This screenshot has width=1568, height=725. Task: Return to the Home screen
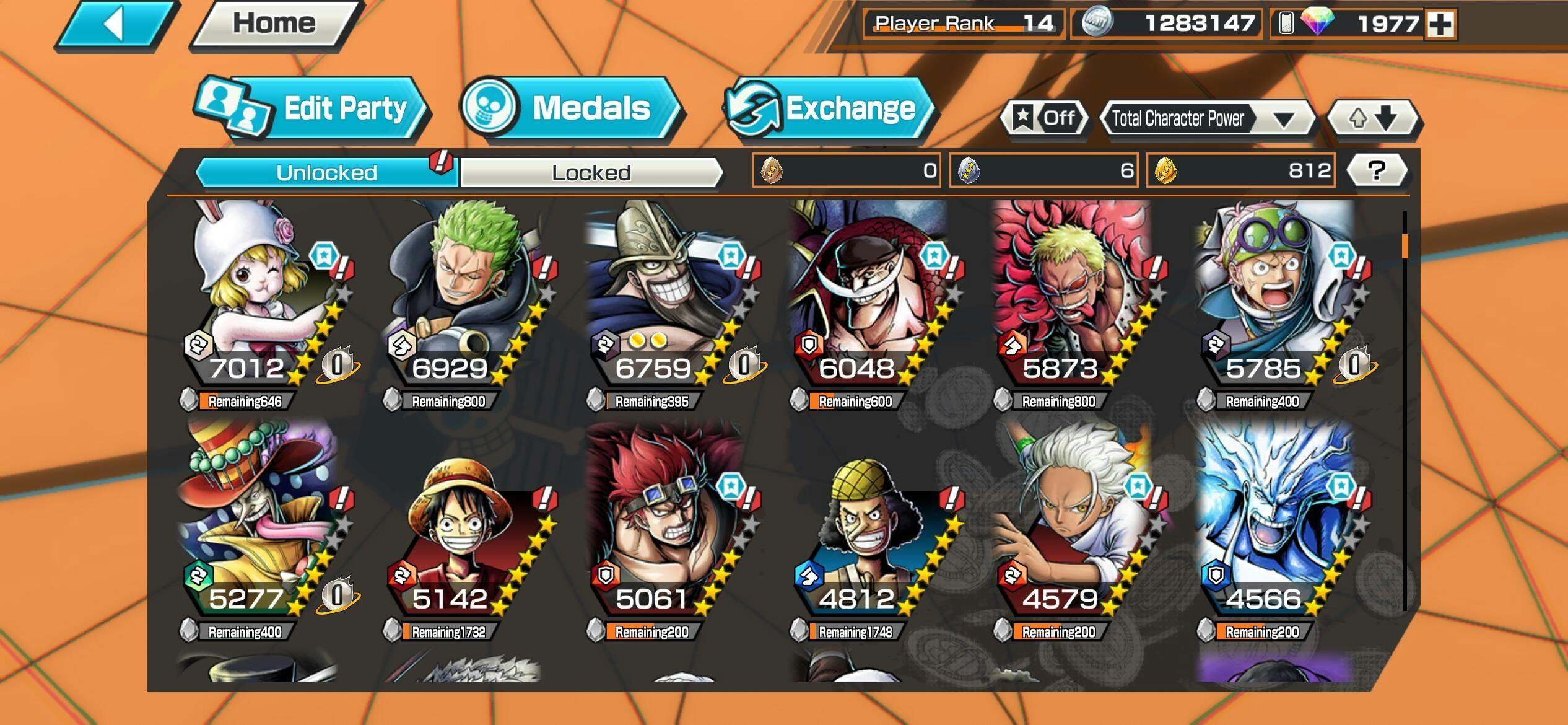pyautogui.click(x=274, y=25)
